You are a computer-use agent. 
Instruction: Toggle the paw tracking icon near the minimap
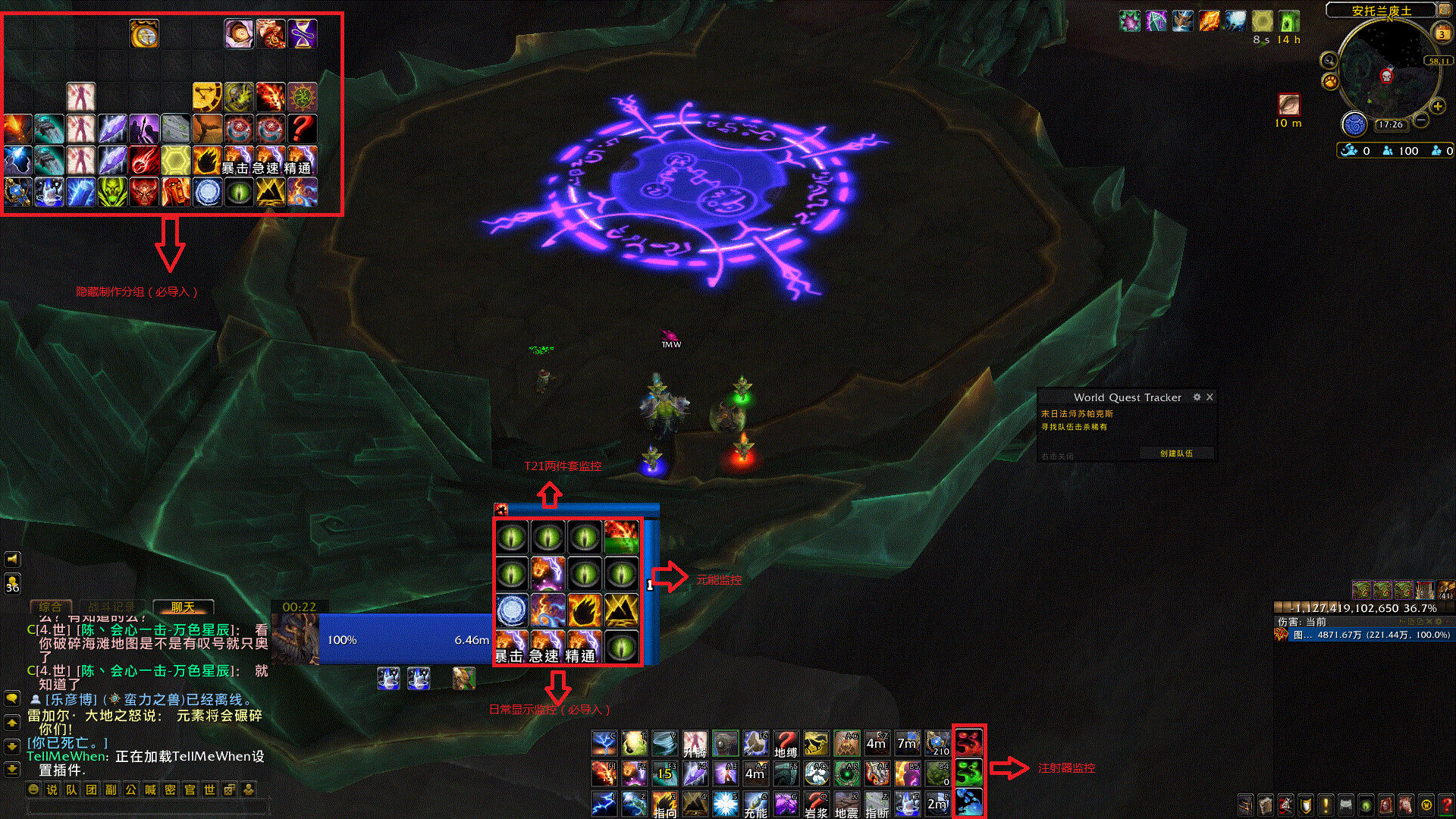1332,81
